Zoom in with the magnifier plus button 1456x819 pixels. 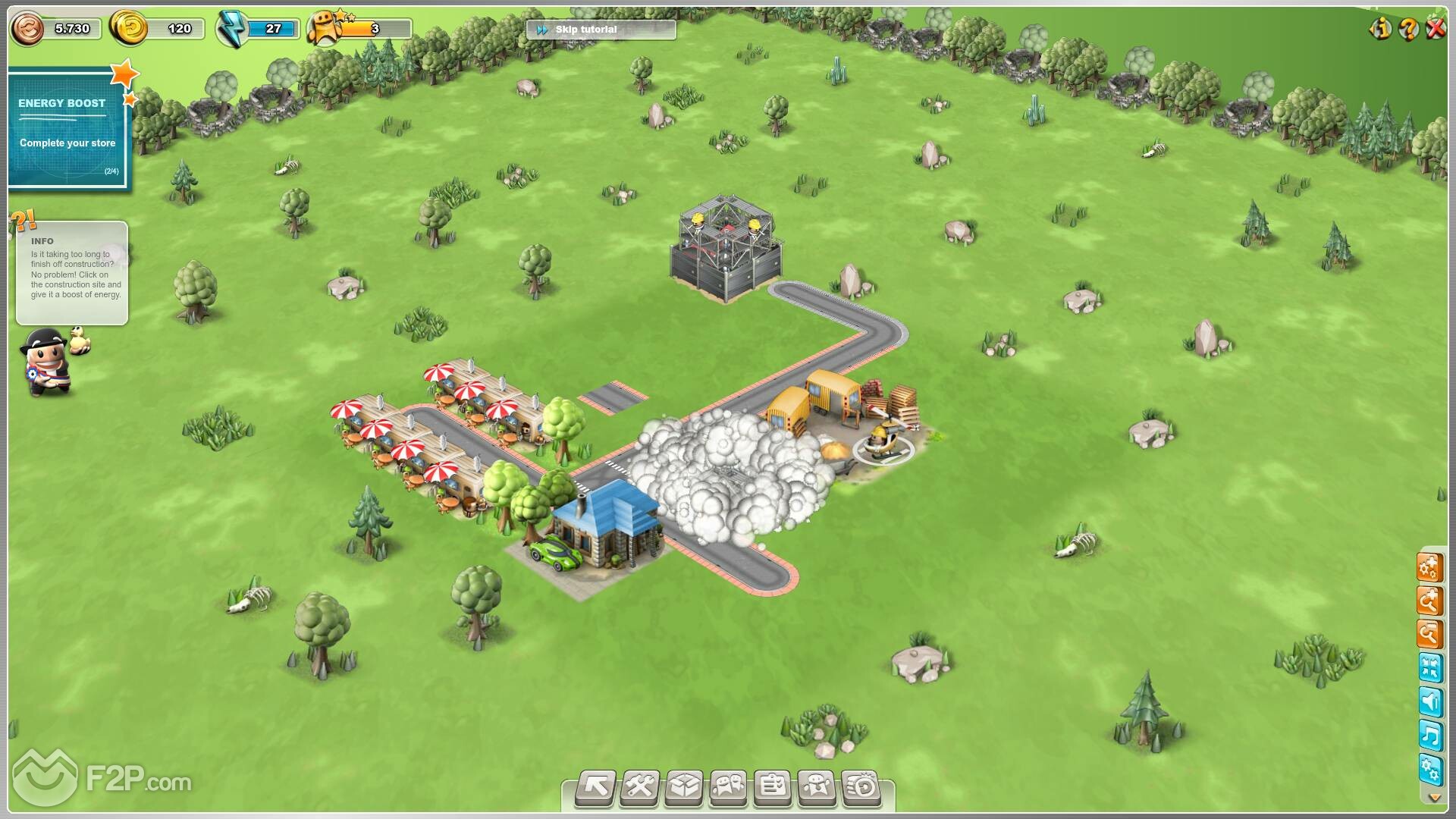pos(1429,601)
